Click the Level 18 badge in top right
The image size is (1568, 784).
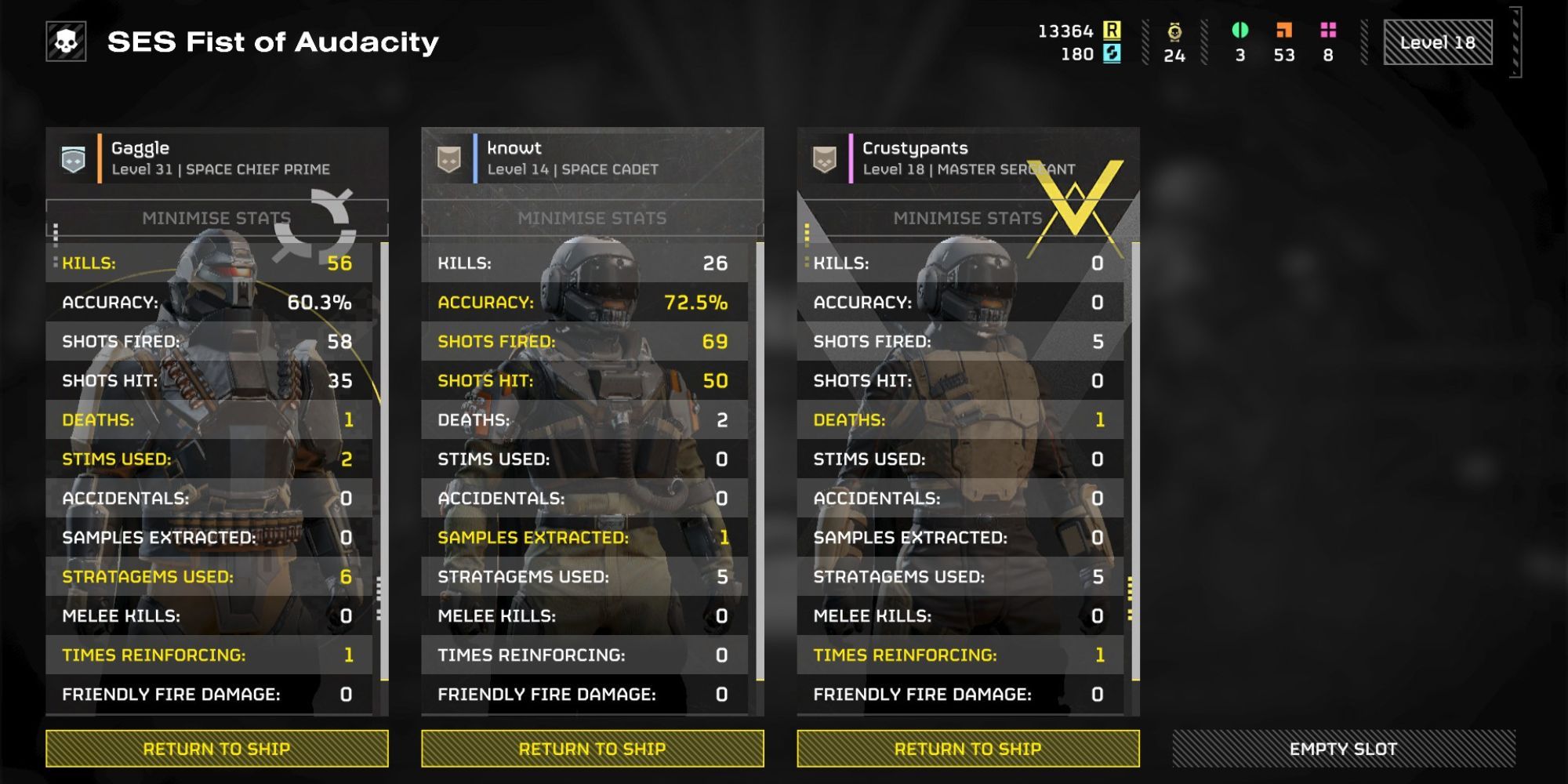1439,44
